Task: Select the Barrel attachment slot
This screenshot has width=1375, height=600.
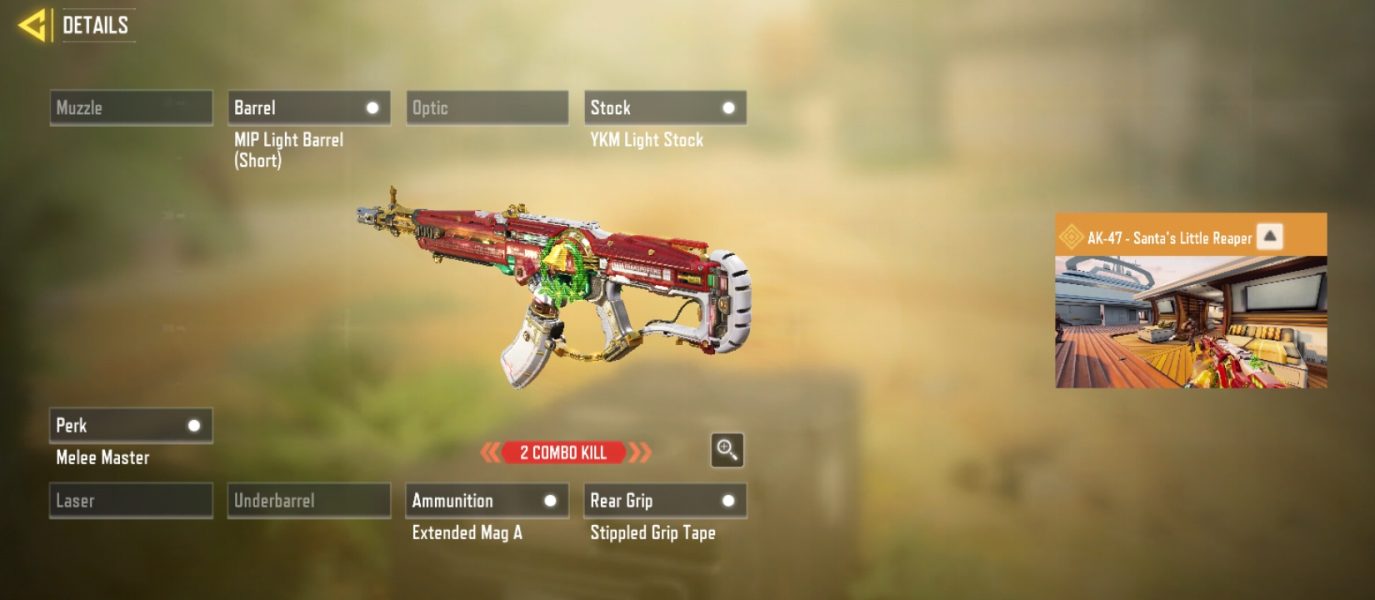Action: pos(309,108)
